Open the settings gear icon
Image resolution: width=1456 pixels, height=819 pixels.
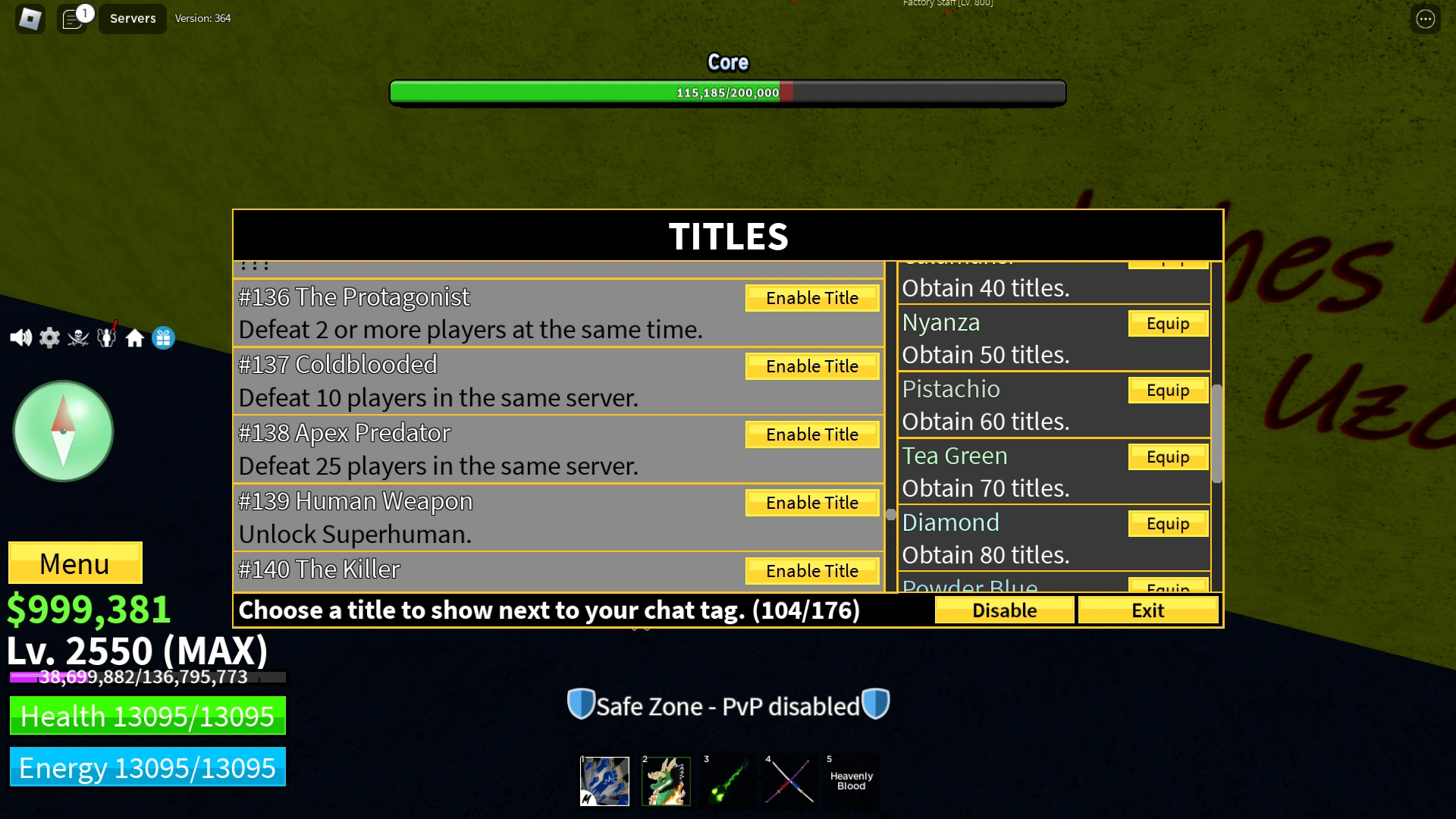(49, 337)
